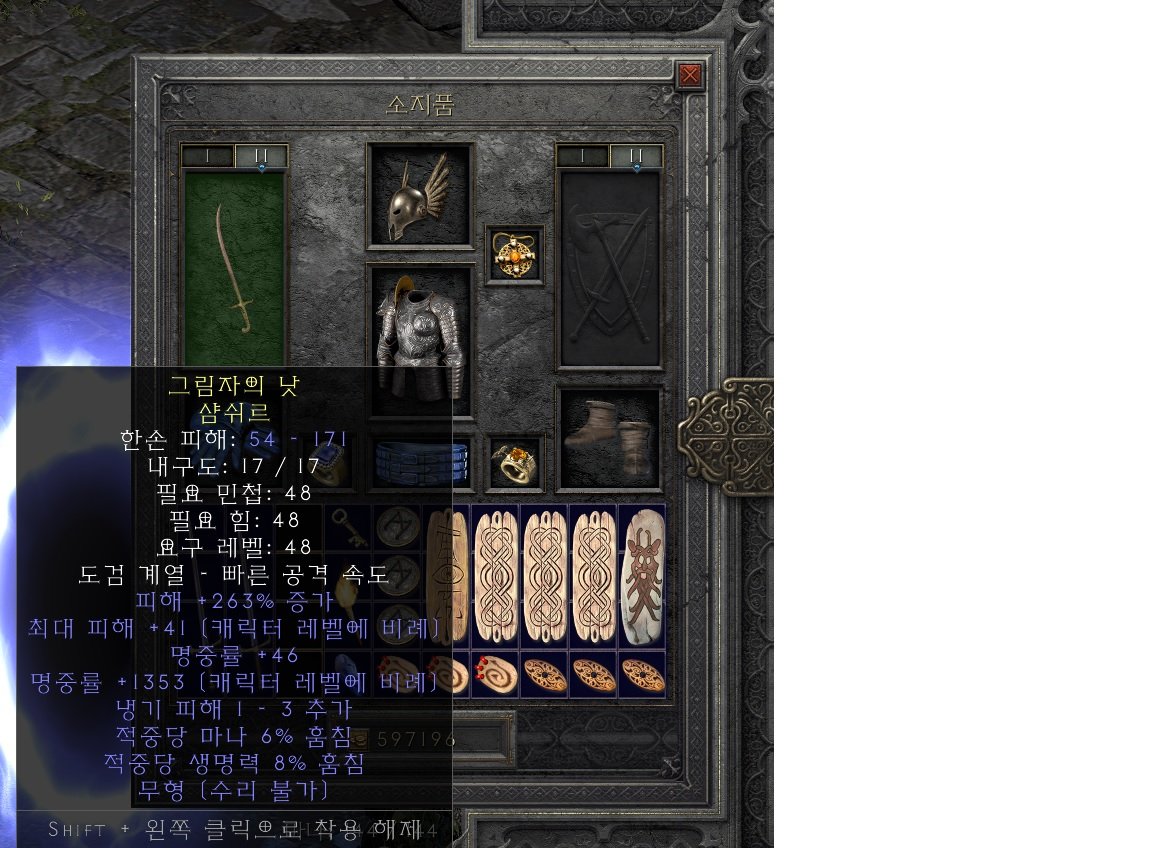Select the empty off-hand shield slot
The width and height of the screenshot is (1152, 848).
coord(609,268)
